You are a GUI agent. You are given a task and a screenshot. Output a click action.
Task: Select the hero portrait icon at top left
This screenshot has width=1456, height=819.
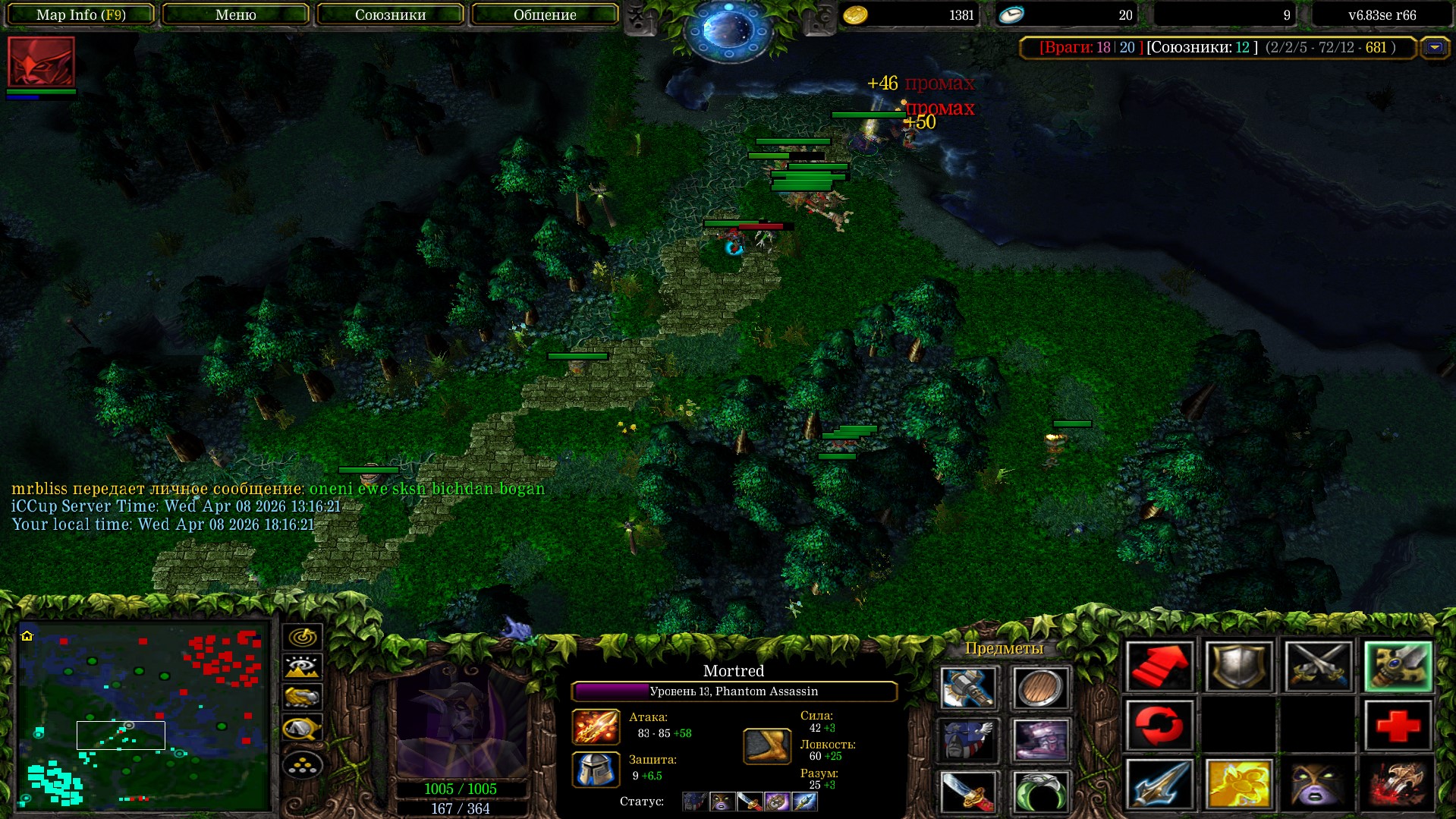(41, 61)
